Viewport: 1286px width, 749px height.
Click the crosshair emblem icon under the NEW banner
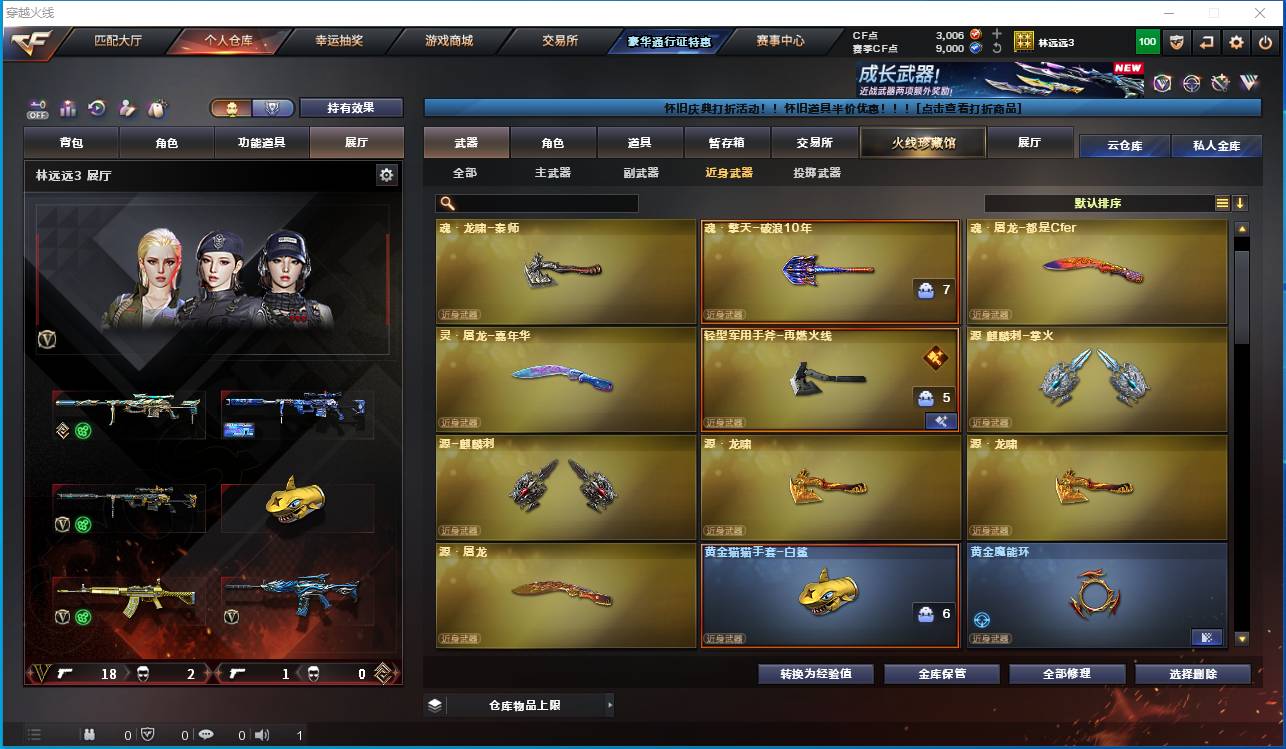(x=1190, y=84)
